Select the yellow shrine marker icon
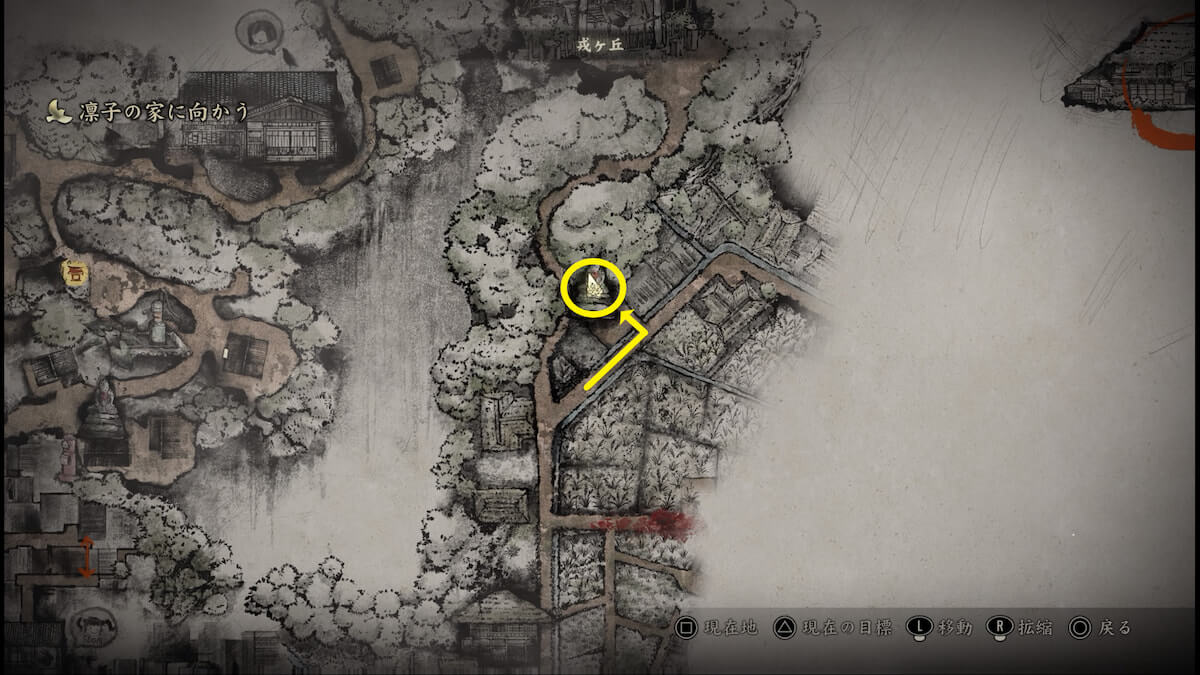Screen dimensions: 1200x675 [72, 271]
